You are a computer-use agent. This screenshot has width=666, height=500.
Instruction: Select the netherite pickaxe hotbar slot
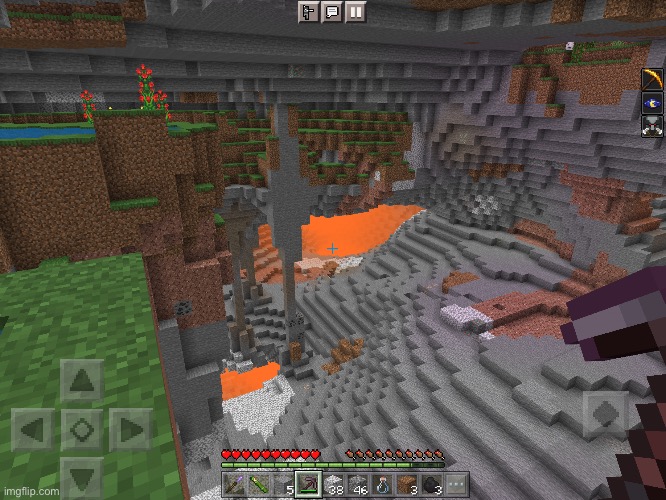tap(309, 484)
